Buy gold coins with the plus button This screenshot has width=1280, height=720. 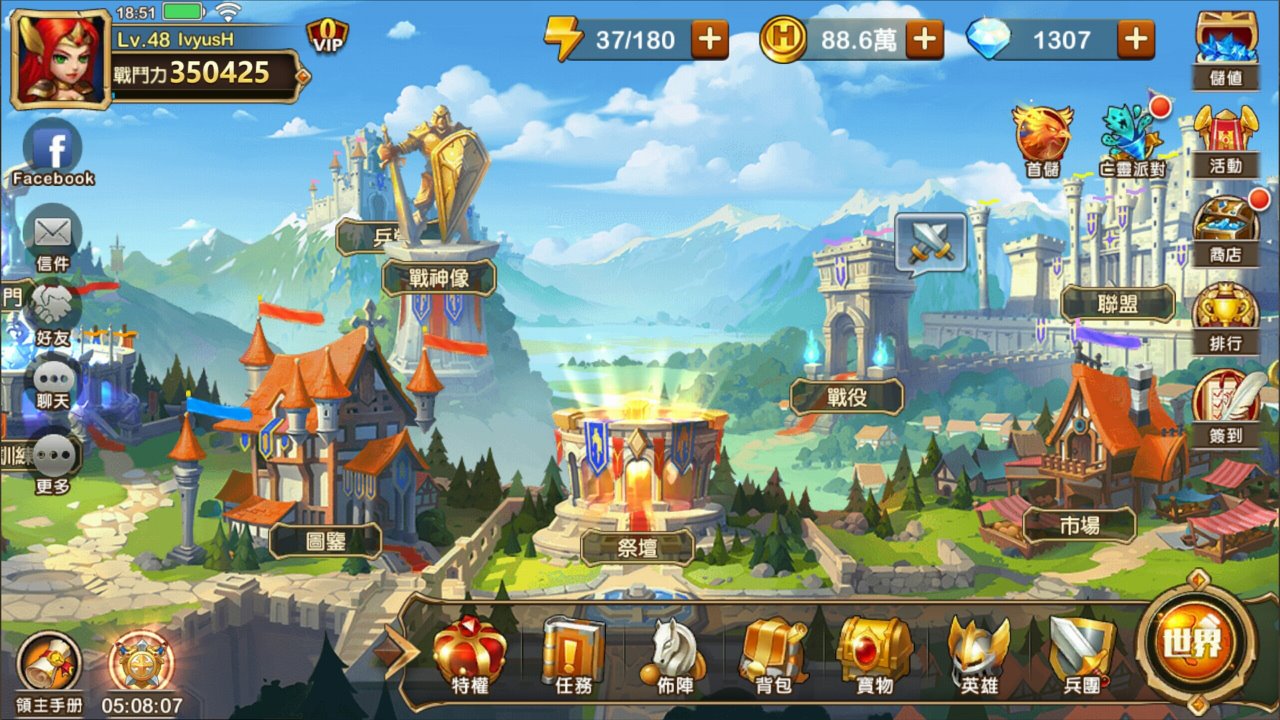point(924,40)
